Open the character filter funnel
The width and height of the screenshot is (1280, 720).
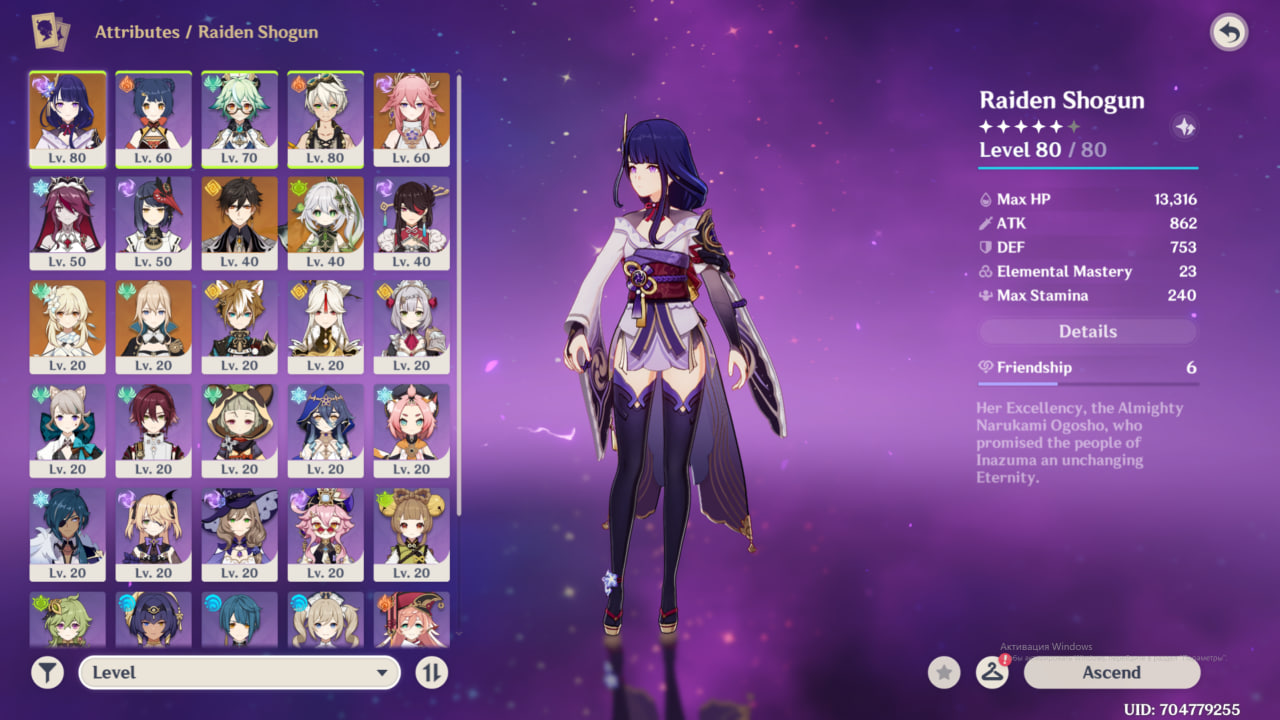[47, 673]
